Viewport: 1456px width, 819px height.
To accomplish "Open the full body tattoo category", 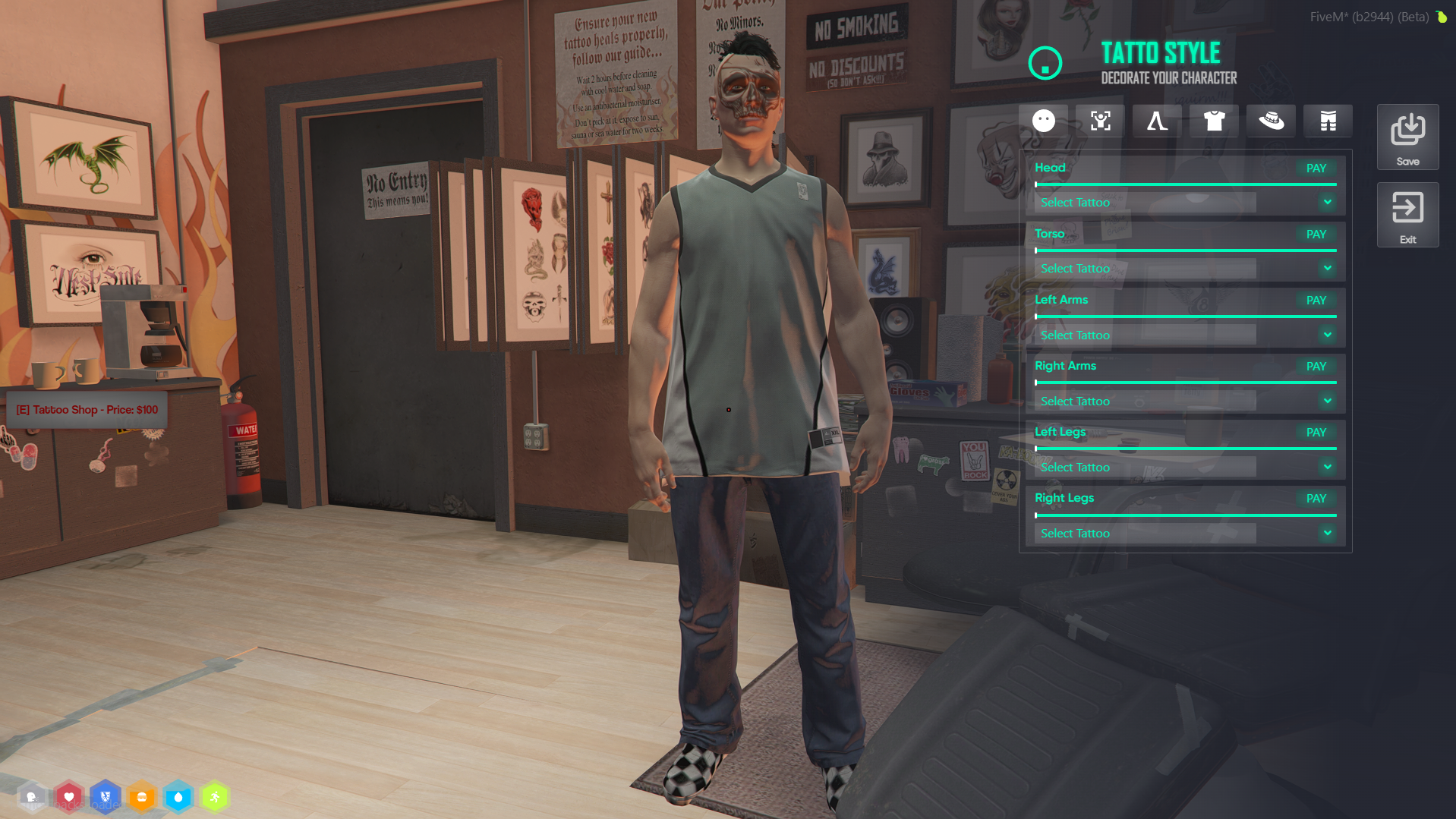I will pos(1100,120).
